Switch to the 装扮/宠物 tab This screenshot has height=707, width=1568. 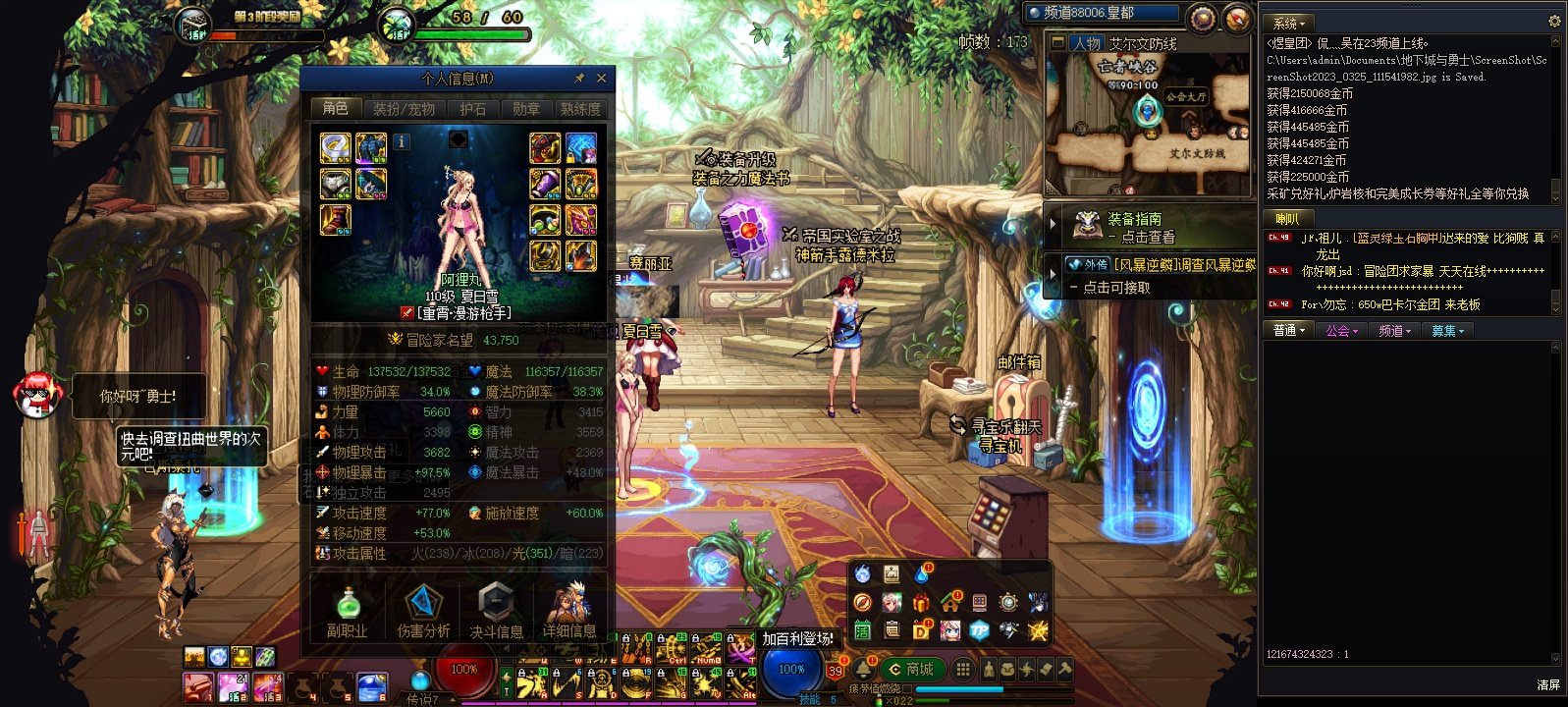click(x=404, y=108)
